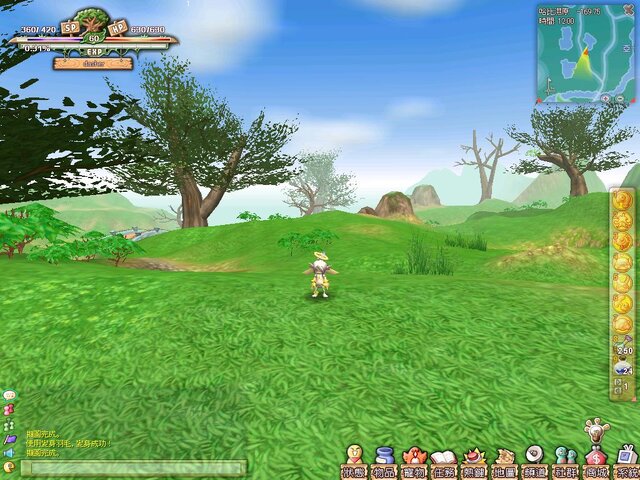Select the speech bubble chat channel icon
This screenshot has height=480, width=640.
9,396
